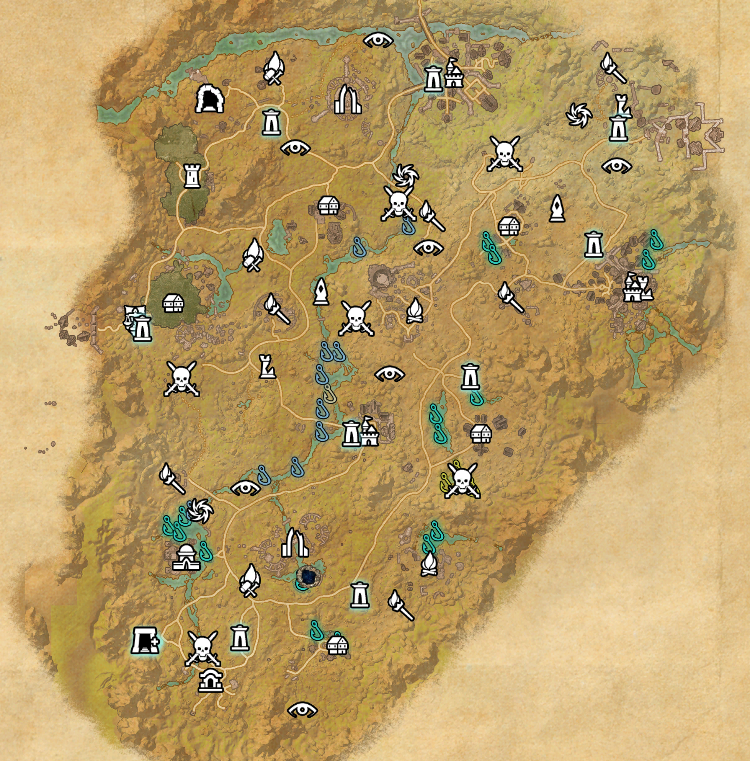The width and height of the screenshot is (750, 761).
Task: Select the cave entrance map marker
Action: click(211, 99)
